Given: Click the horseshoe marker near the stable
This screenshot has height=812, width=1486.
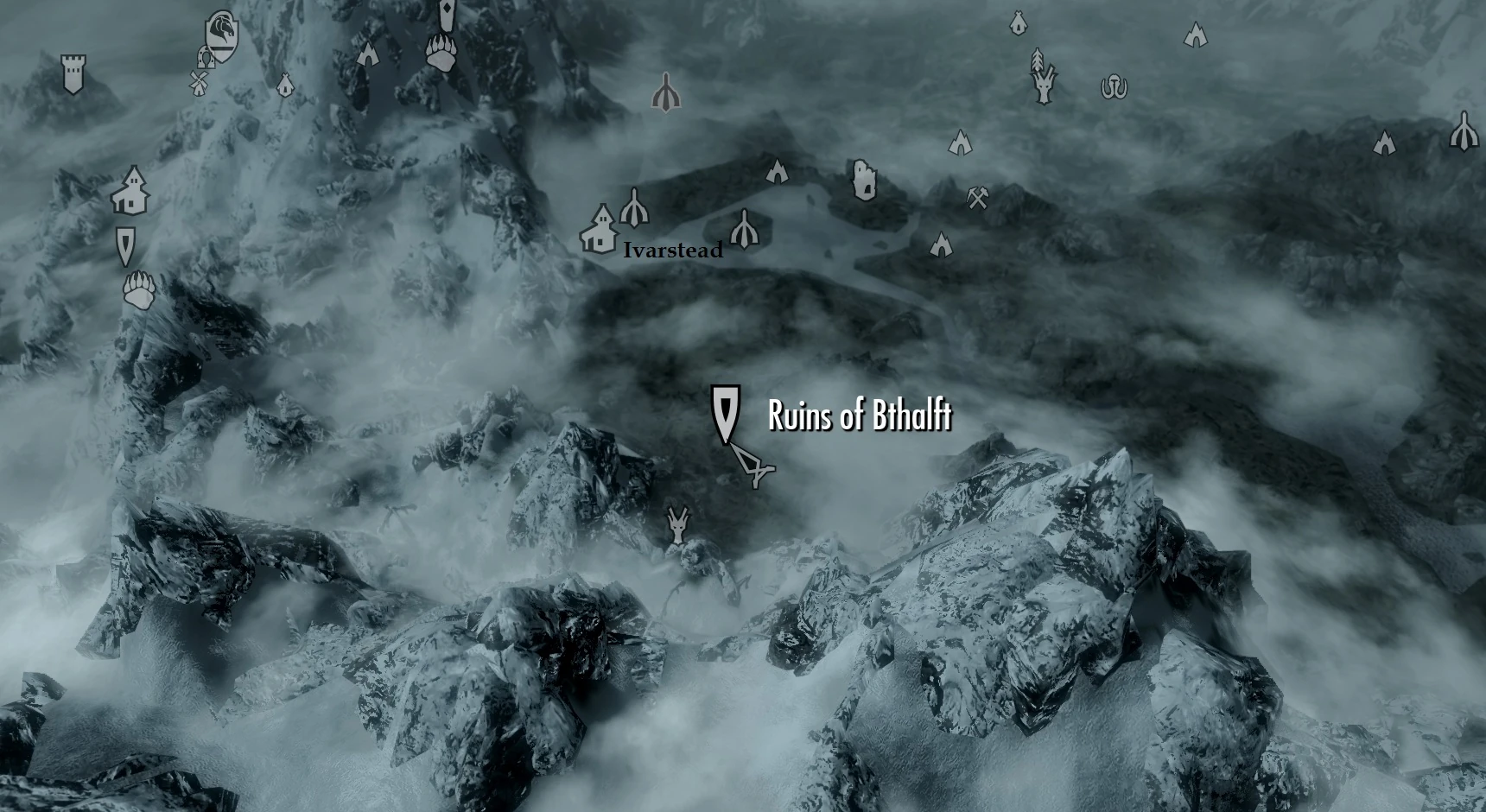Looking at the screenshot, I should (x=204, y=58).
